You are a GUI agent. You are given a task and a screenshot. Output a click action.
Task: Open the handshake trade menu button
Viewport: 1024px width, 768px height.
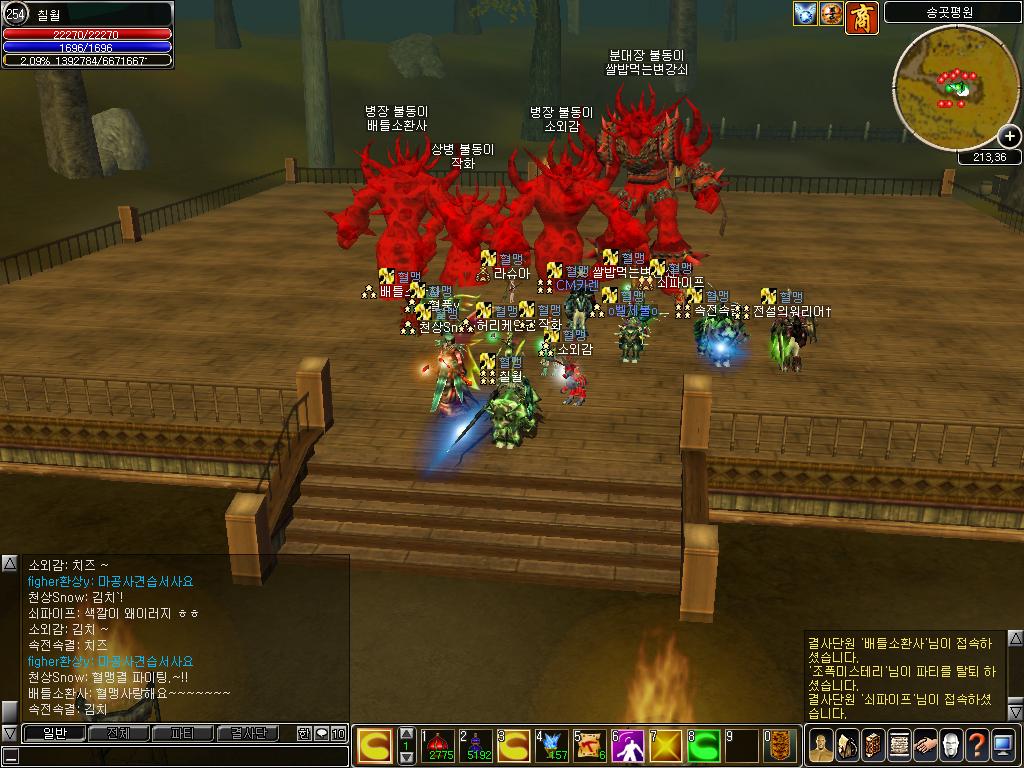(925, 745)
